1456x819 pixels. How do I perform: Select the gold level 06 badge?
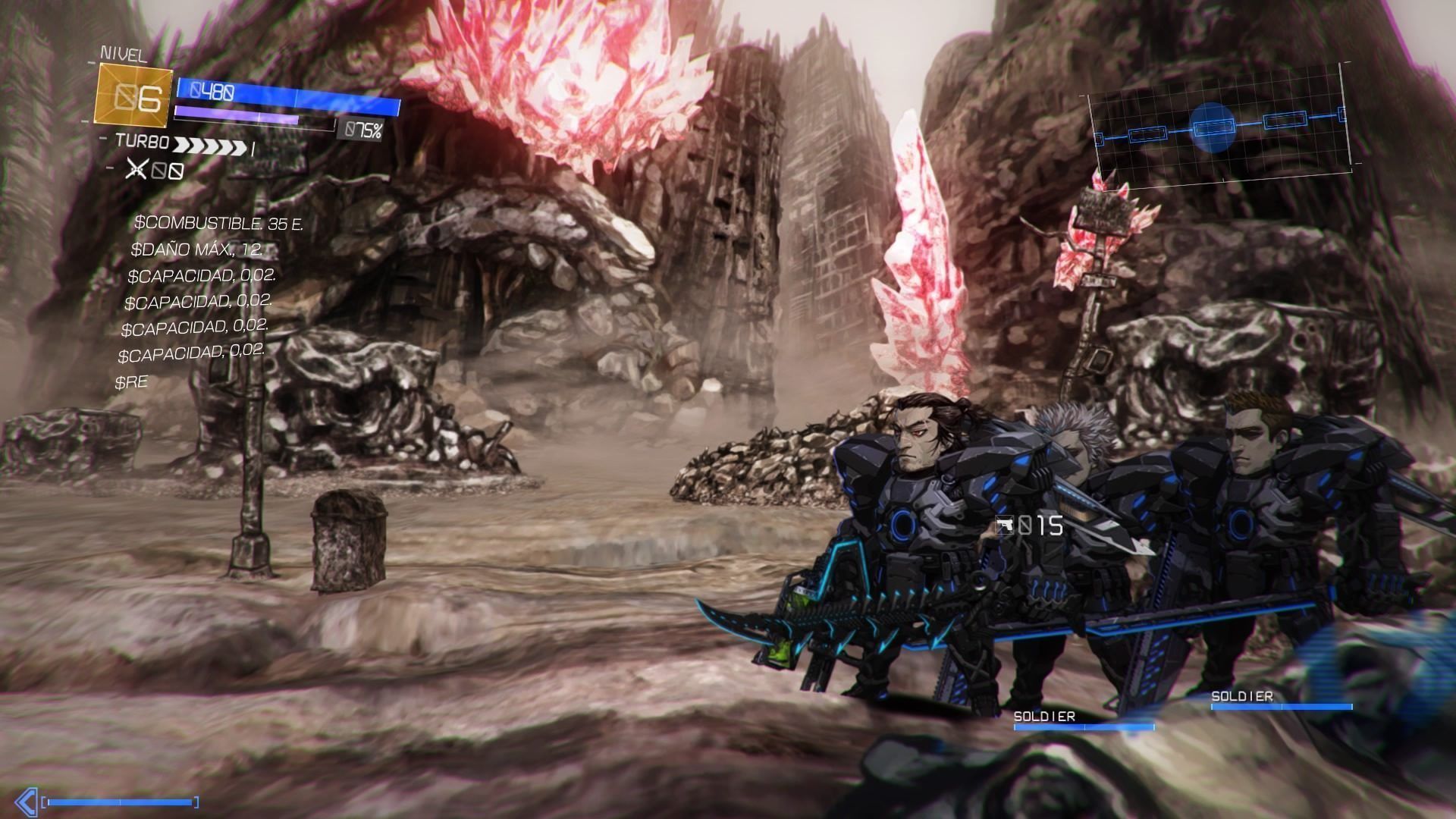(133, 96)
